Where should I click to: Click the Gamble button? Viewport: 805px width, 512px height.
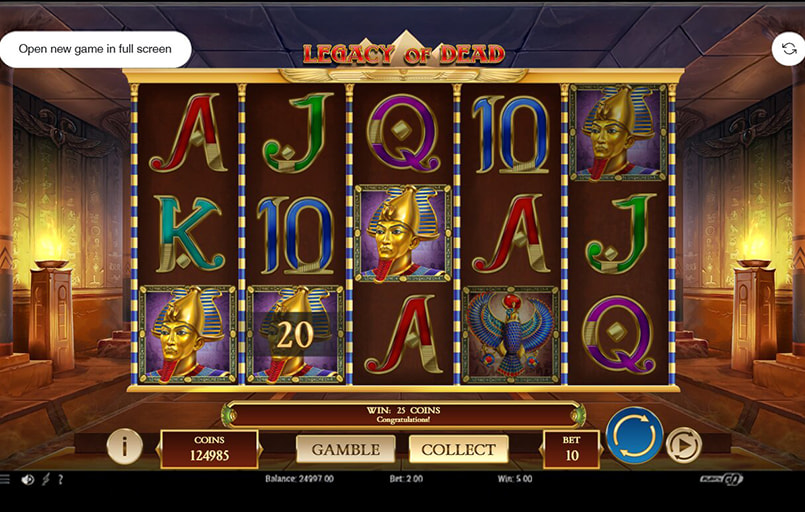pyautogui.click(x=345, y=449)
